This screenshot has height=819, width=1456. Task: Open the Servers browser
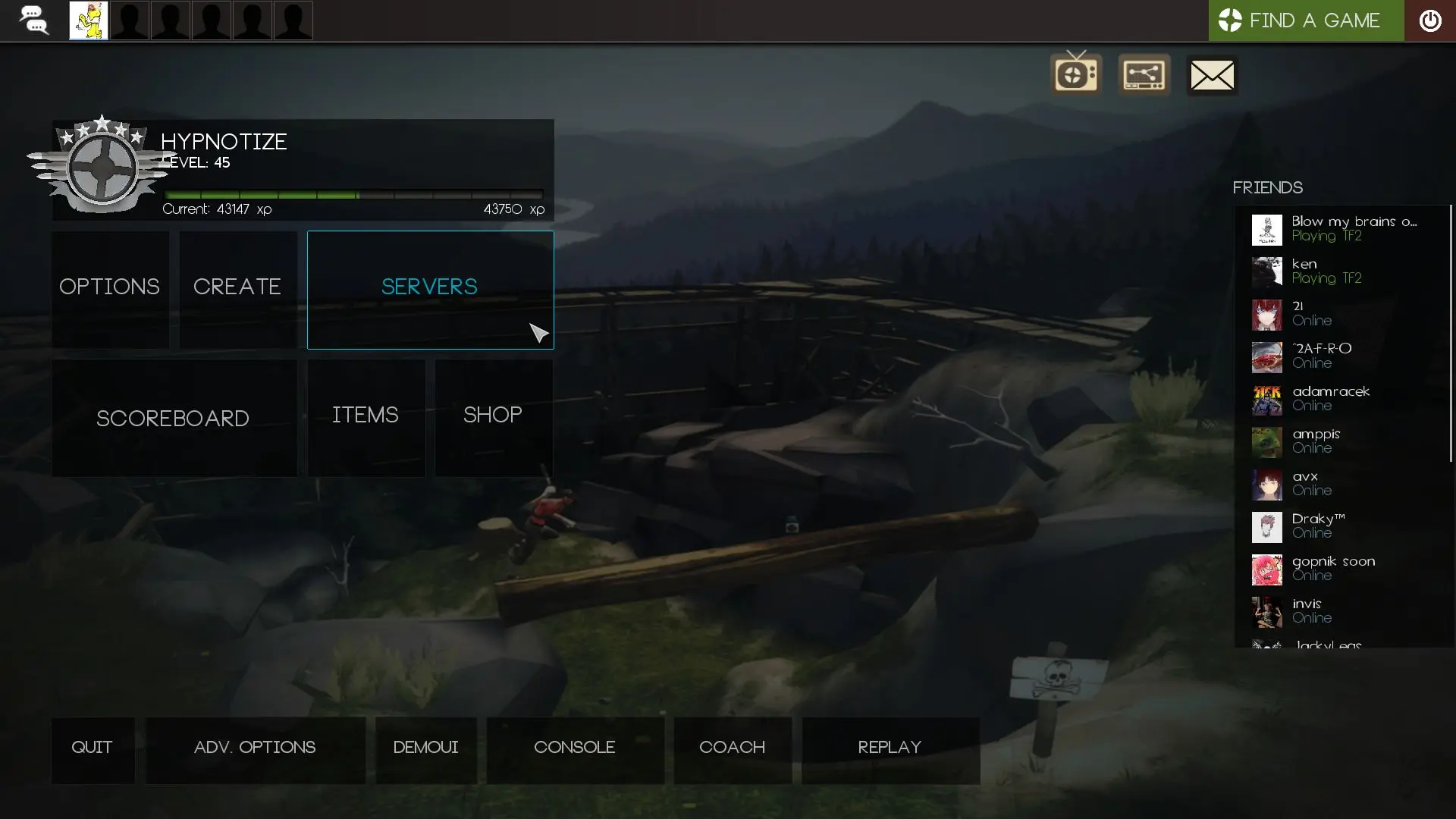pos(430,289)
